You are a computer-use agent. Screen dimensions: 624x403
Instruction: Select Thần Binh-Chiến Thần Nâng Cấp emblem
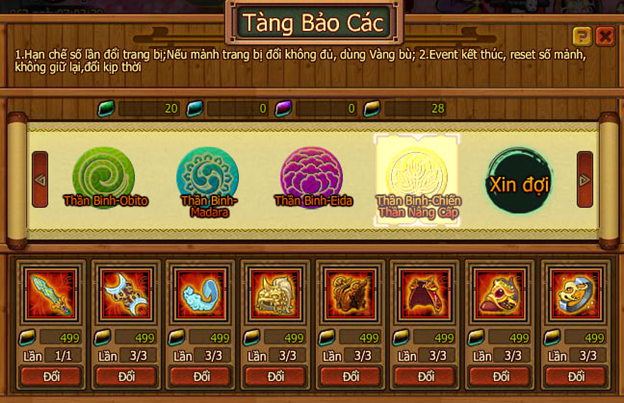click(x=417, y=178)
